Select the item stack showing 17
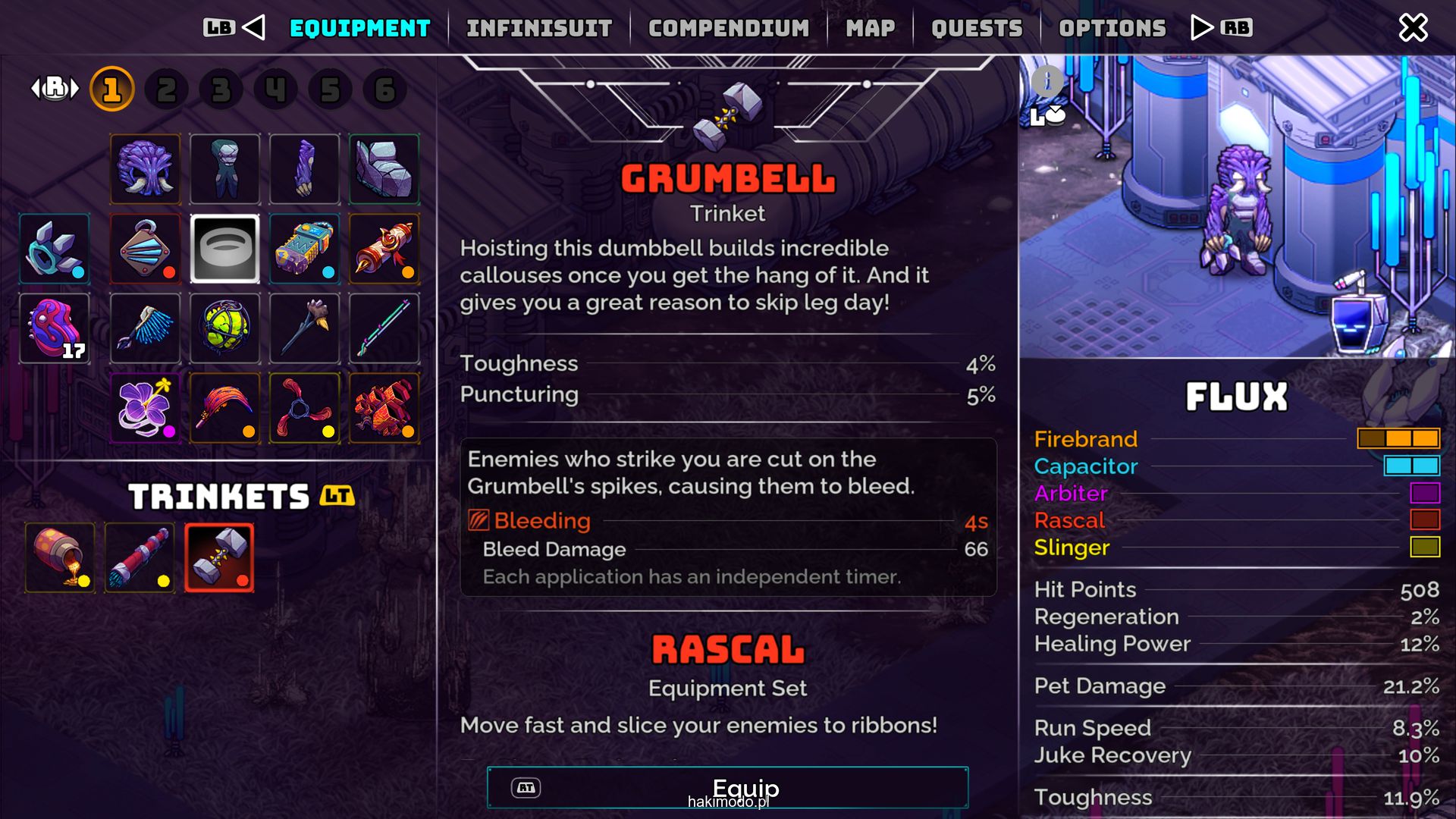 [x=55, y=328]
